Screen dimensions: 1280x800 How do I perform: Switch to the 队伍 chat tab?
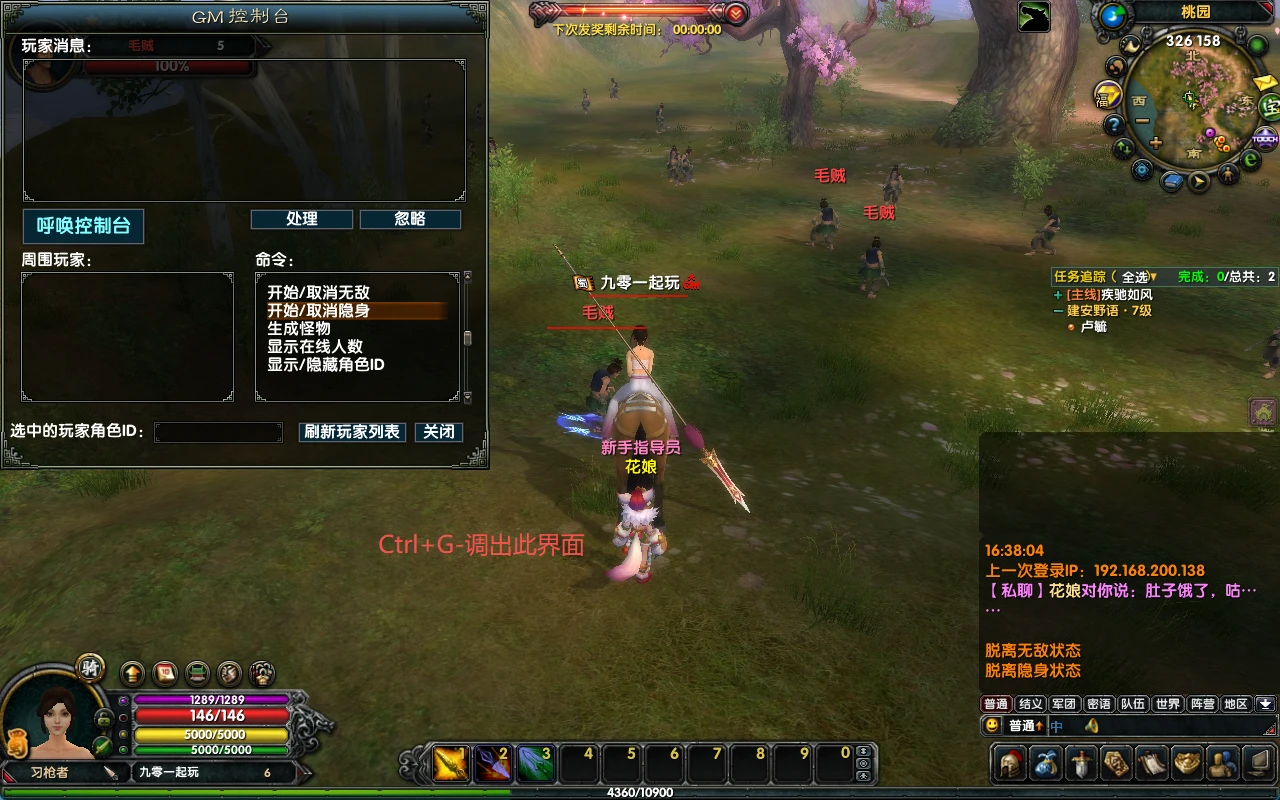(x=1132, y=704)
